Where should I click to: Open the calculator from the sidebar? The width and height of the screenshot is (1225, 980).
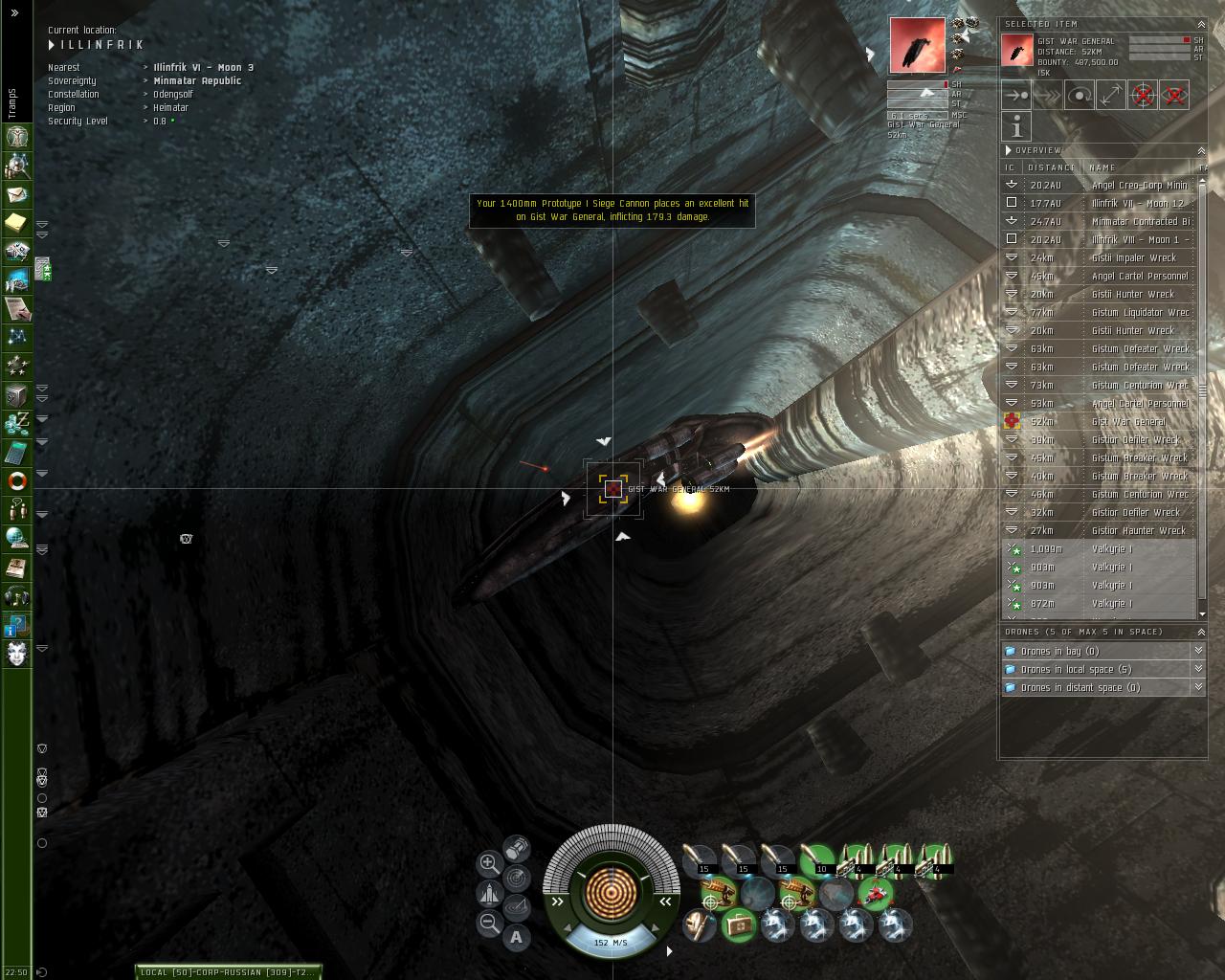click(17, 452)
